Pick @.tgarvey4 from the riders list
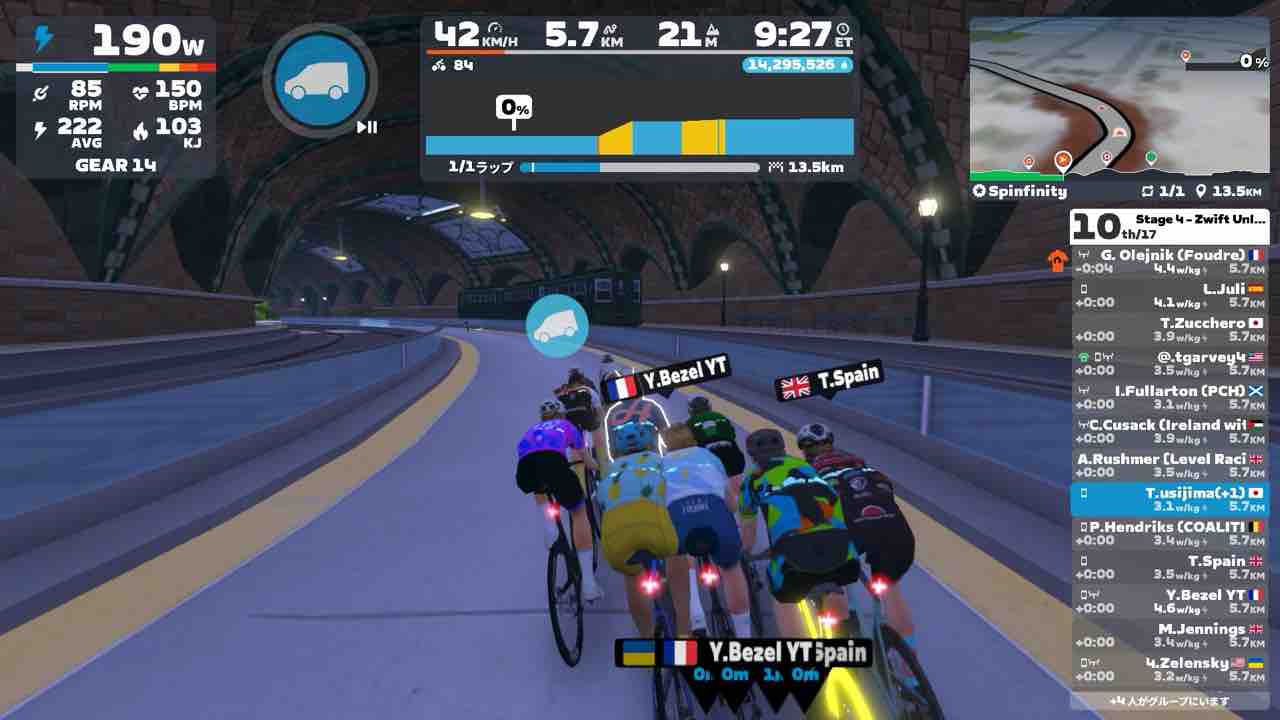This screenshot has height=720, width=1280. 1168,364
